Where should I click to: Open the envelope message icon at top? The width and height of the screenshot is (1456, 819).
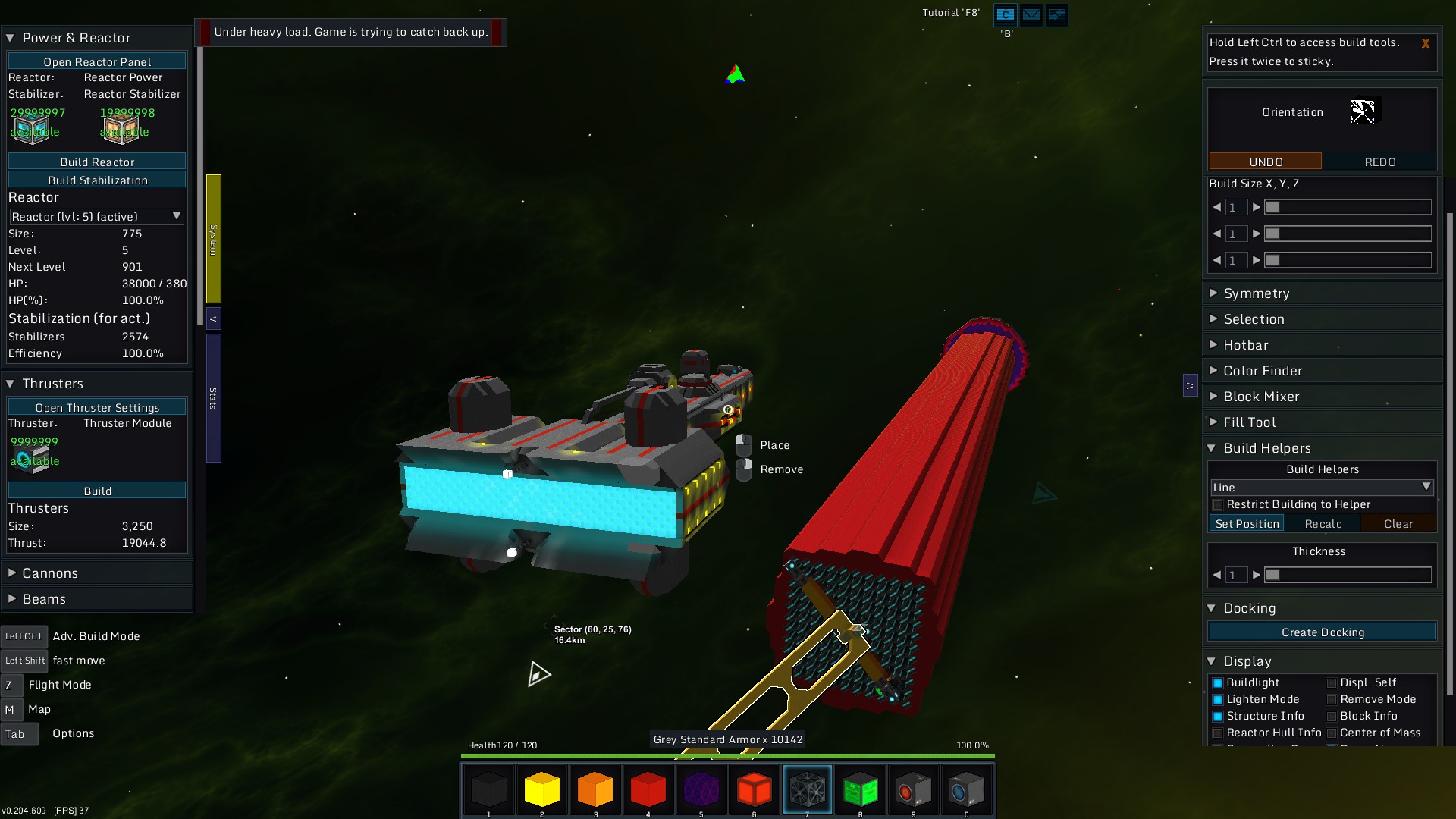point(1031,14)
